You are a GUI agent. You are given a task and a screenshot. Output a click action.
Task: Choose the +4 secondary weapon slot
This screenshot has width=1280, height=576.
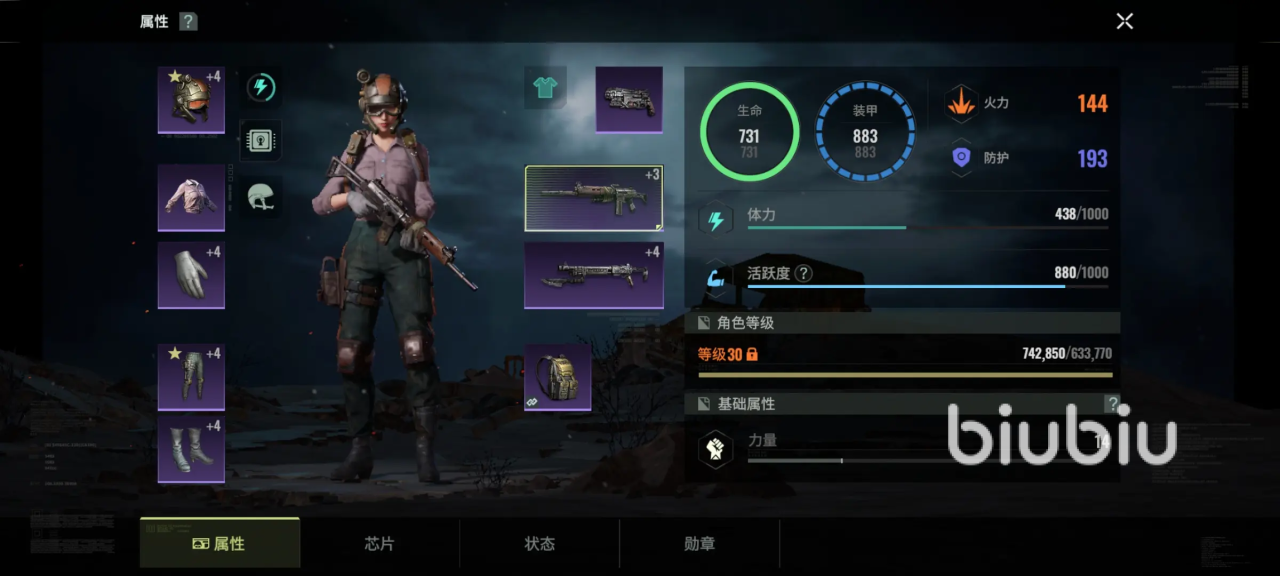pos(594,275)
